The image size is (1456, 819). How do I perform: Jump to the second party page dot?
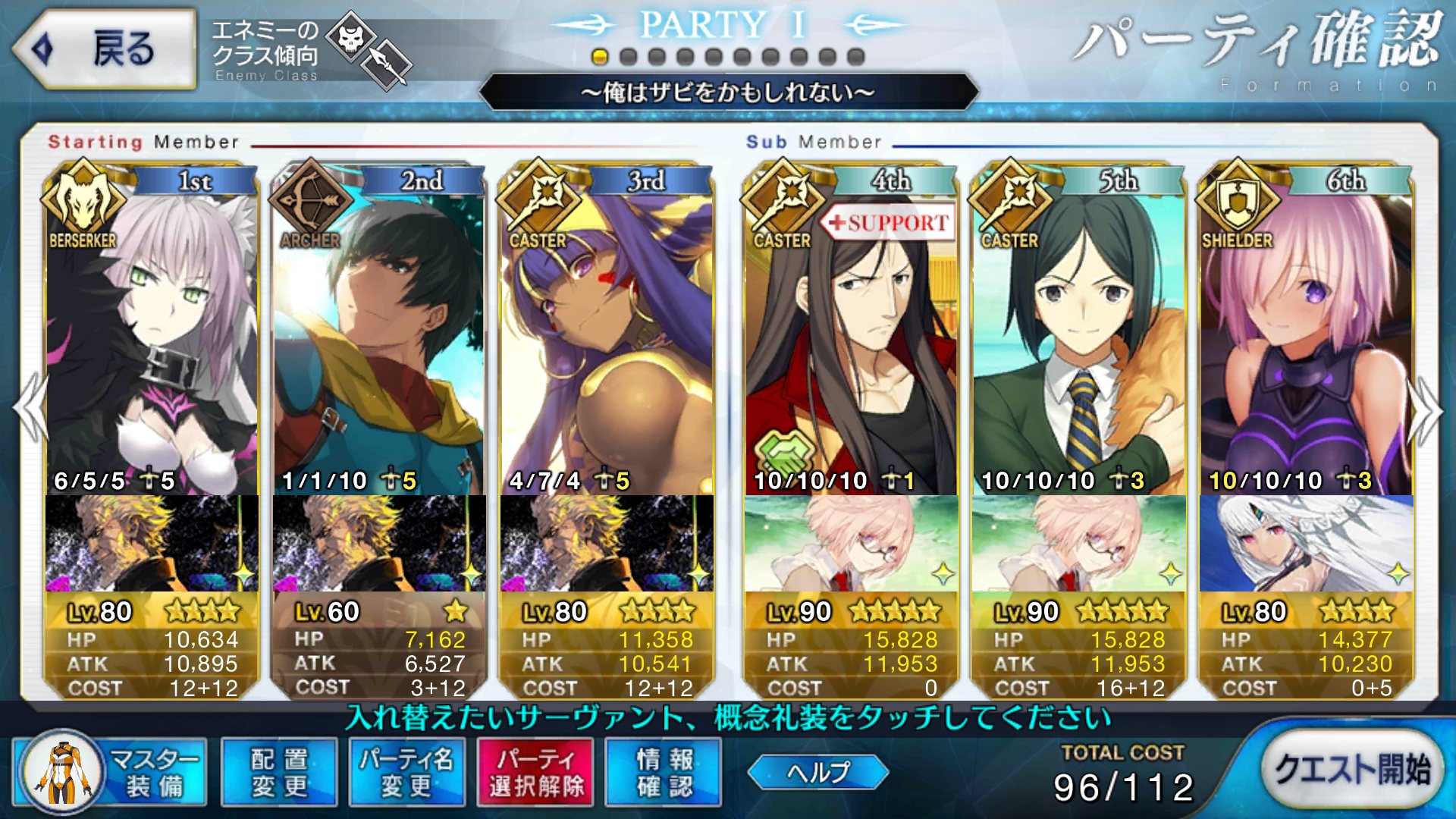[x=628, y=57]
